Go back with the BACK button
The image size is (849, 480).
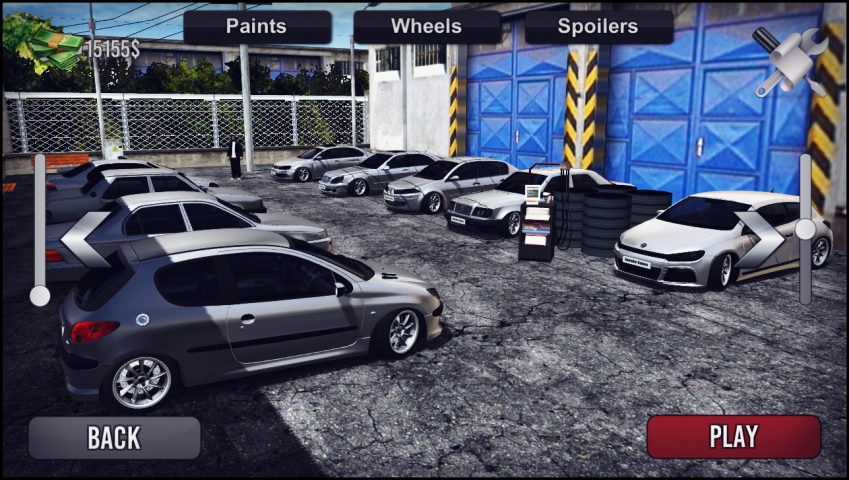(x=114, y=437)
